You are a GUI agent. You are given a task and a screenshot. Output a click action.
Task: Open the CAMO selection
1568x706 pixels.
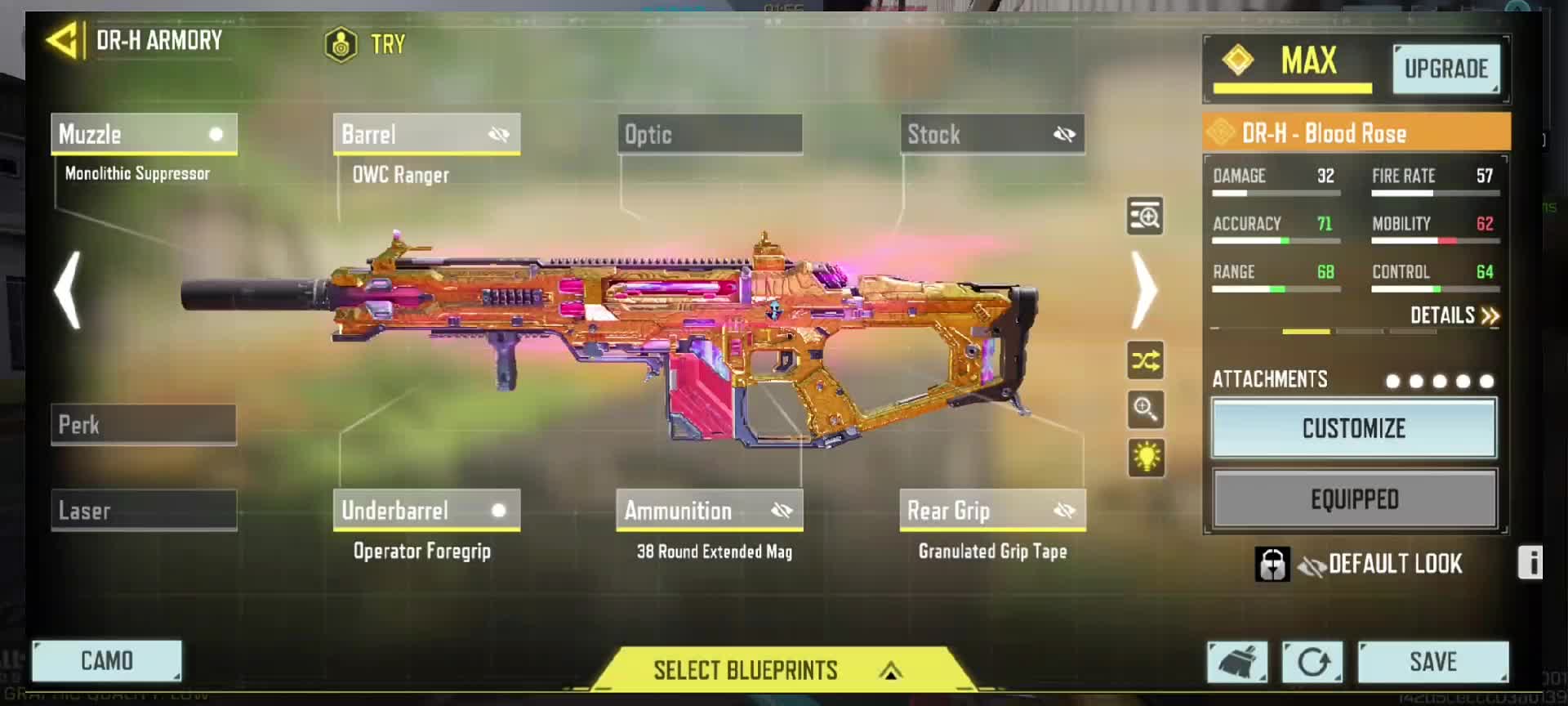pyautogui.click(x=106, y=660)
